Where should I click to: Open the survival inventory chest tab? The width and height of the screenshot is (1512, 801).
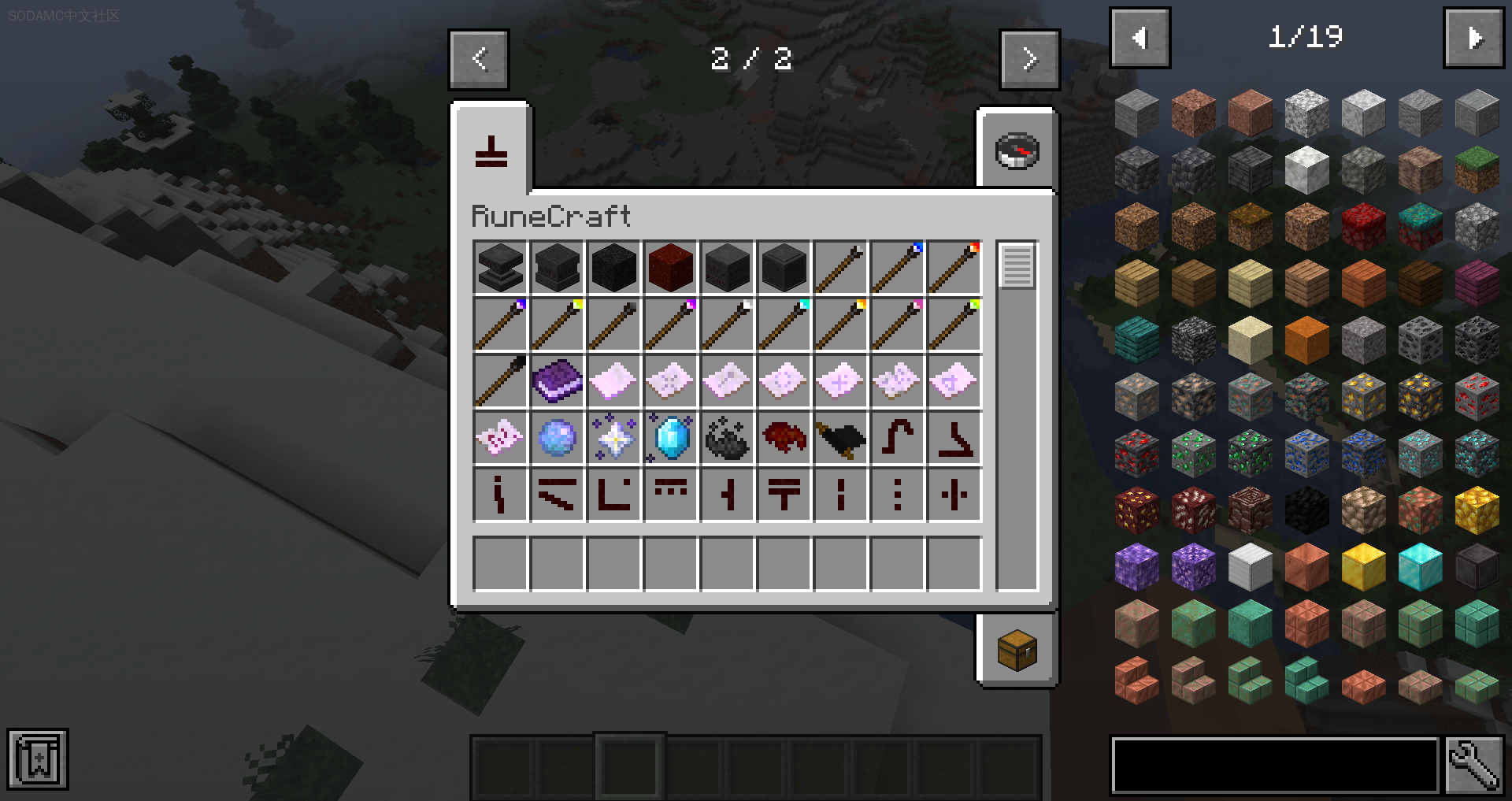1017,650
